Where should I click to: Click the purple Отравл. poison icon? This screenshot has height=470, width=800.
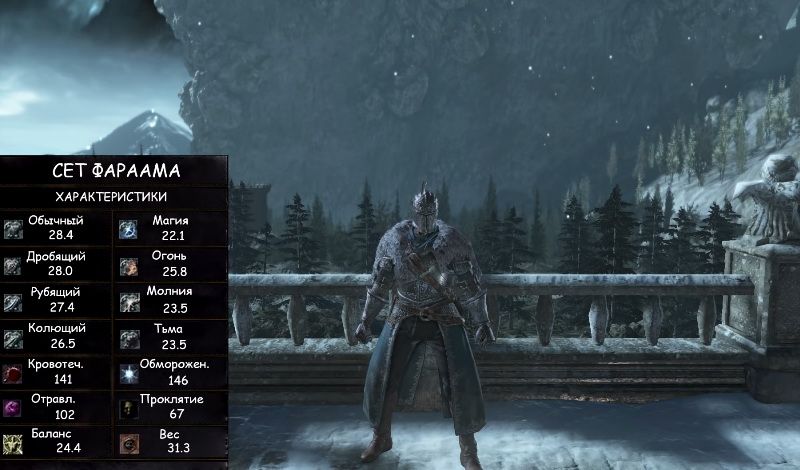click(13, 408)
